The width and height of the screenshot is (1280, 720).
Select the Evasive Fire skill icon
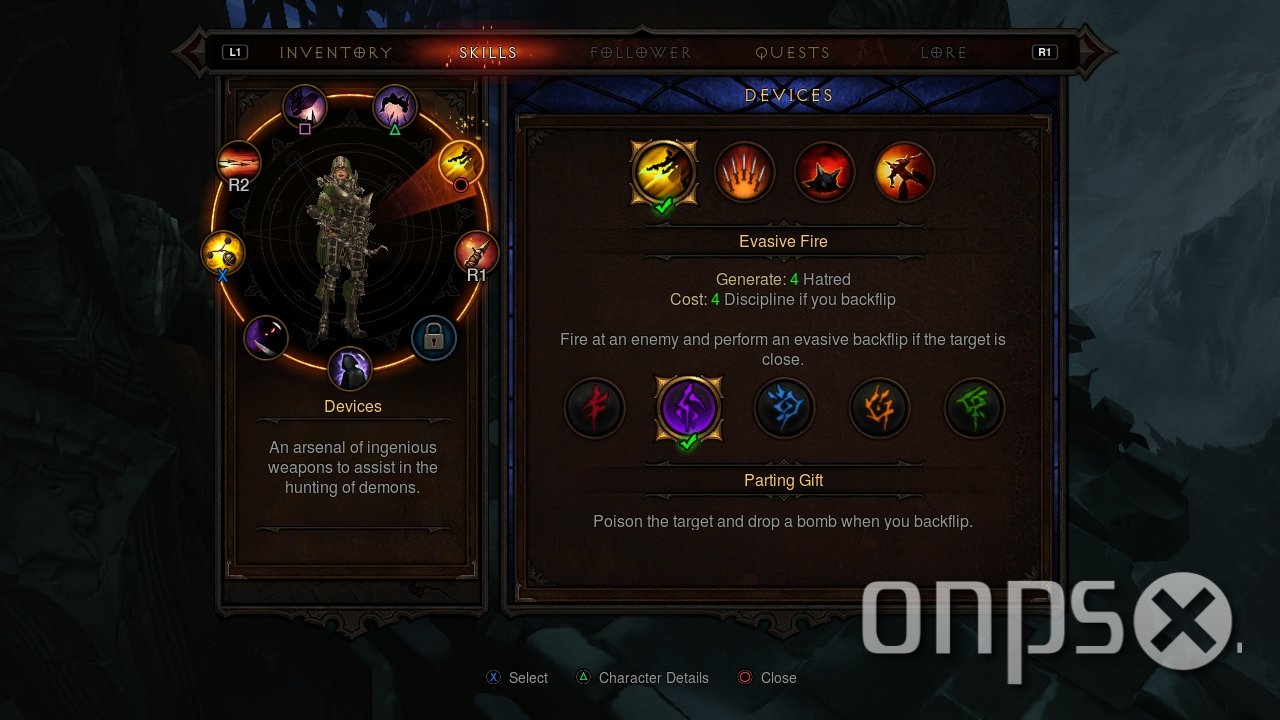point(664,172)
